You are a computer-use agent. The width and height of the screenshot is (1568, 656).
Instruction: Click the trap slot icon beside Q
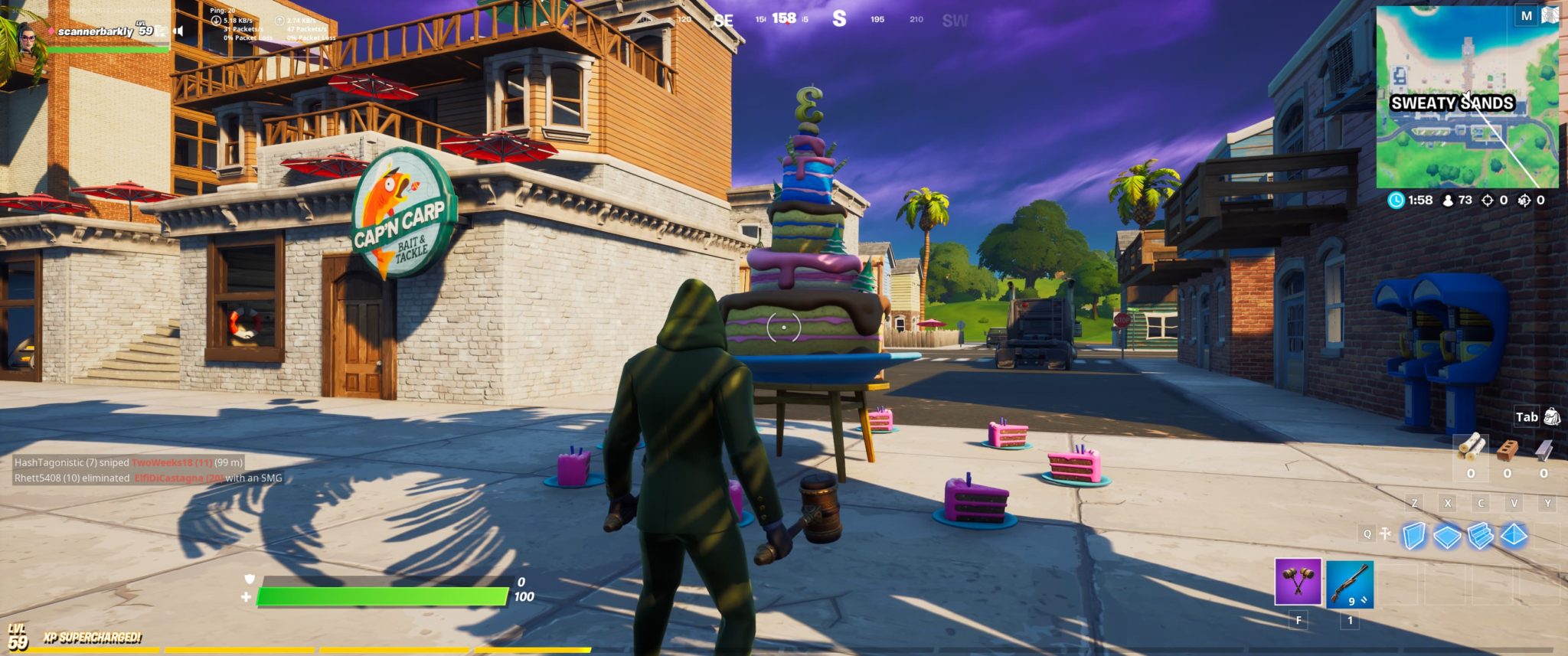1384,533
